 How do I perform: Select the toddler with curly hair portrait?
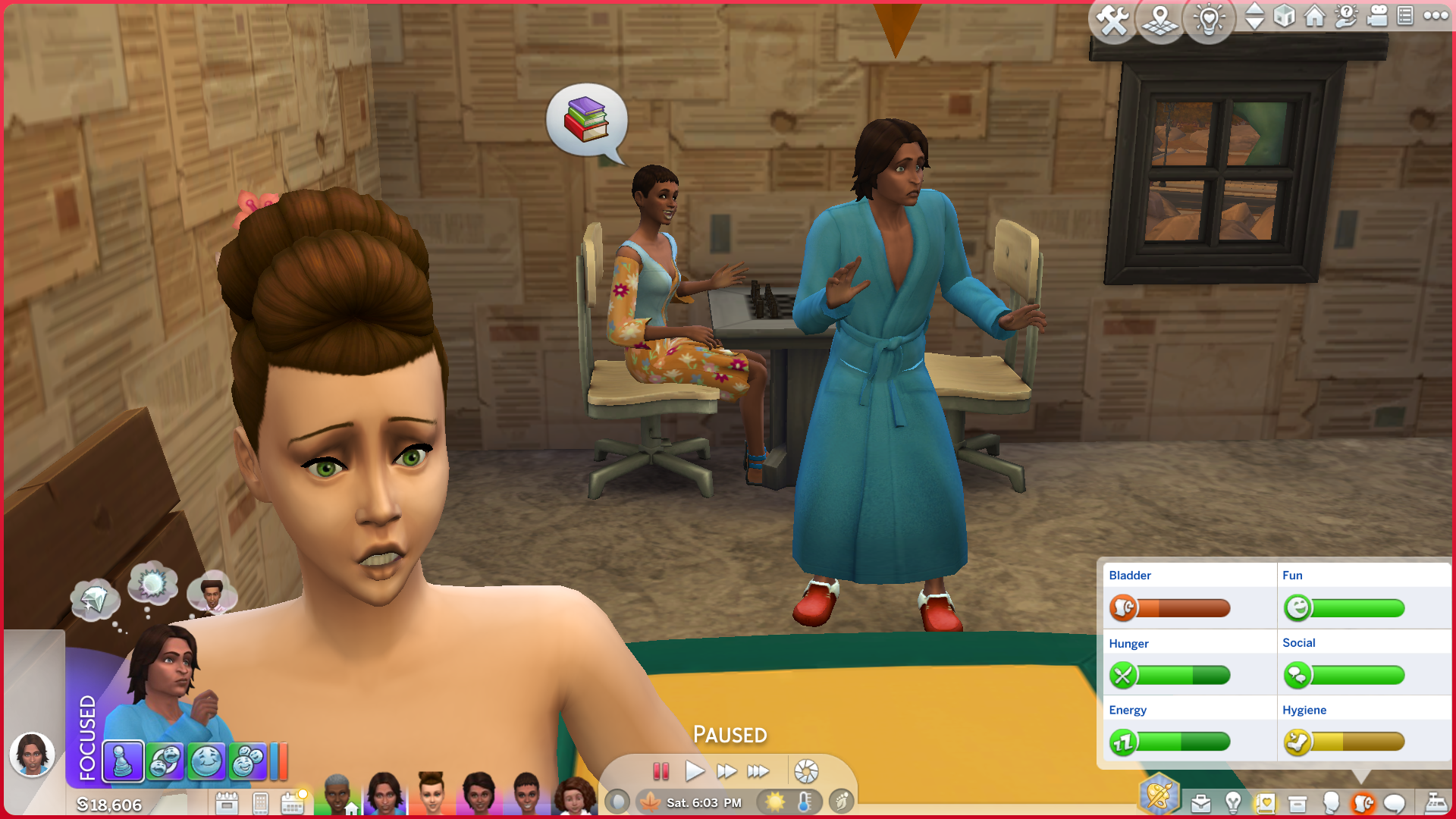pos(575,796)
